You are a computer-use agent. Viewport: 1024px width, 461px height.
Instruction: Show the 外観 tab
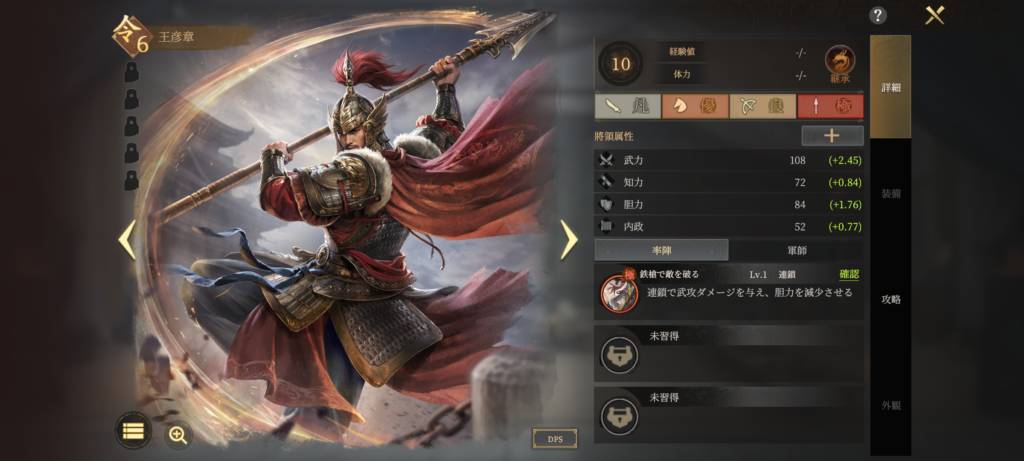click(x=890, y=406)
